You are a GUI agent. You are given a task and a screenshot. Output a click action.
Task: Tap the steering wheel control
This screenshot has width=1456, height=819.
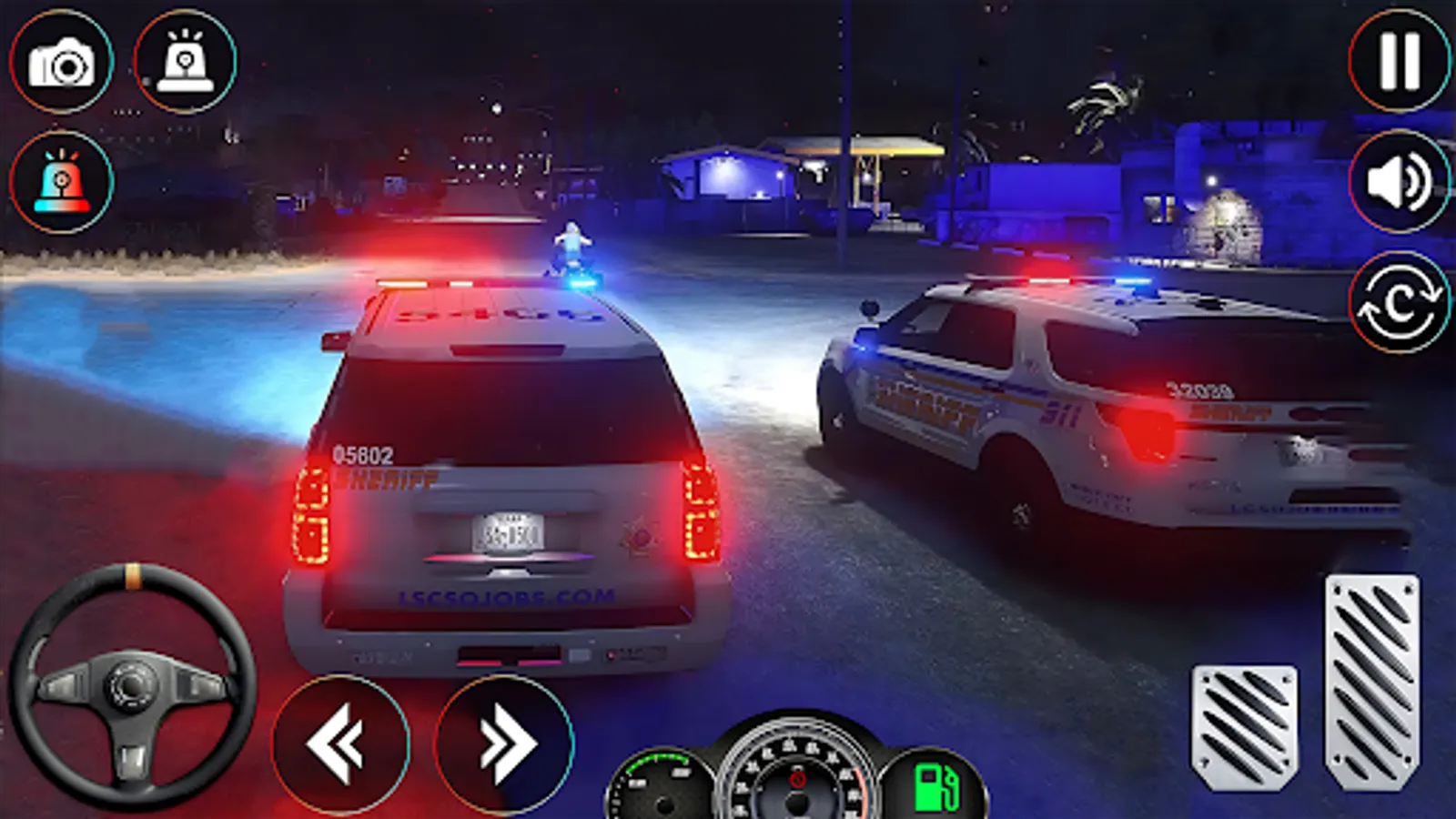coord(132,687)
